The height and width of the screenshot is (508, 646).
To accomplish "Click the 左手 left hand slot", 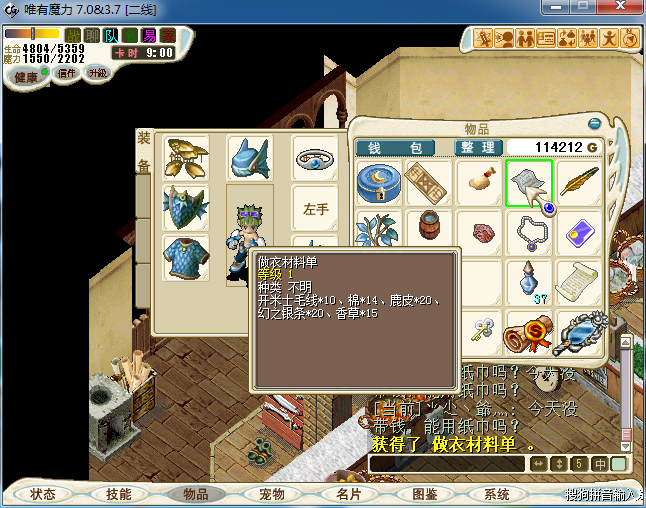I will [316, 209].
